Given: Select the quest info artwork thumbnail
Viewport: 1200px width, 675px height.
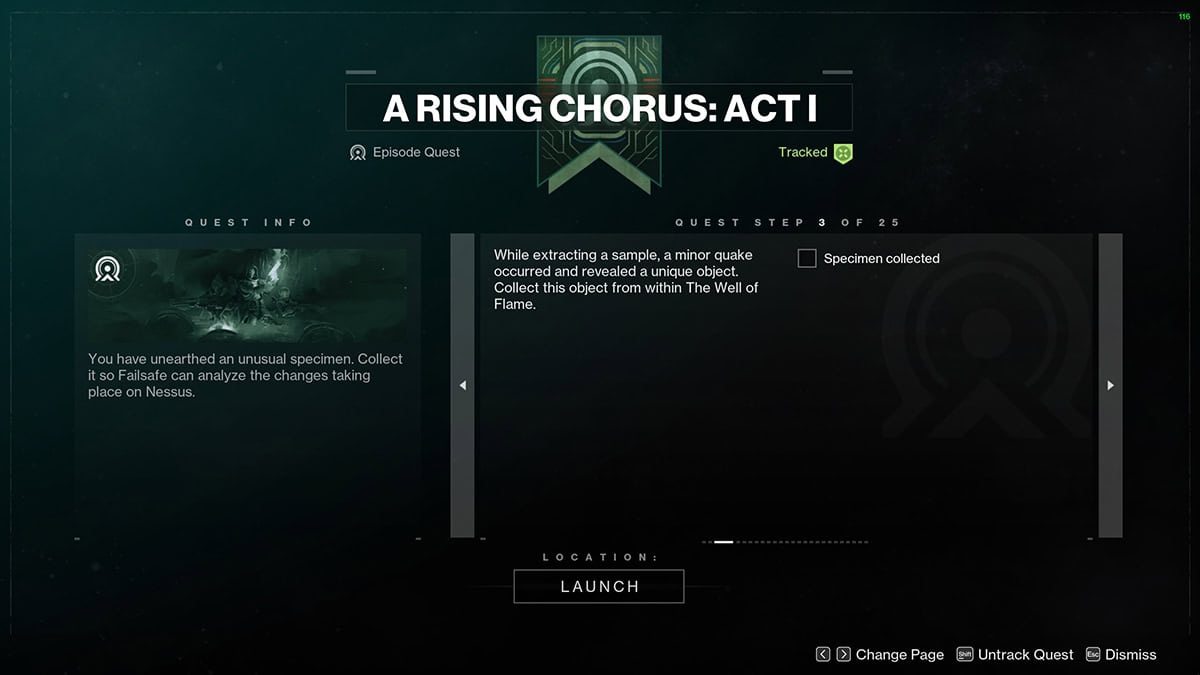Looking at the screenshot, I should 248,296.
